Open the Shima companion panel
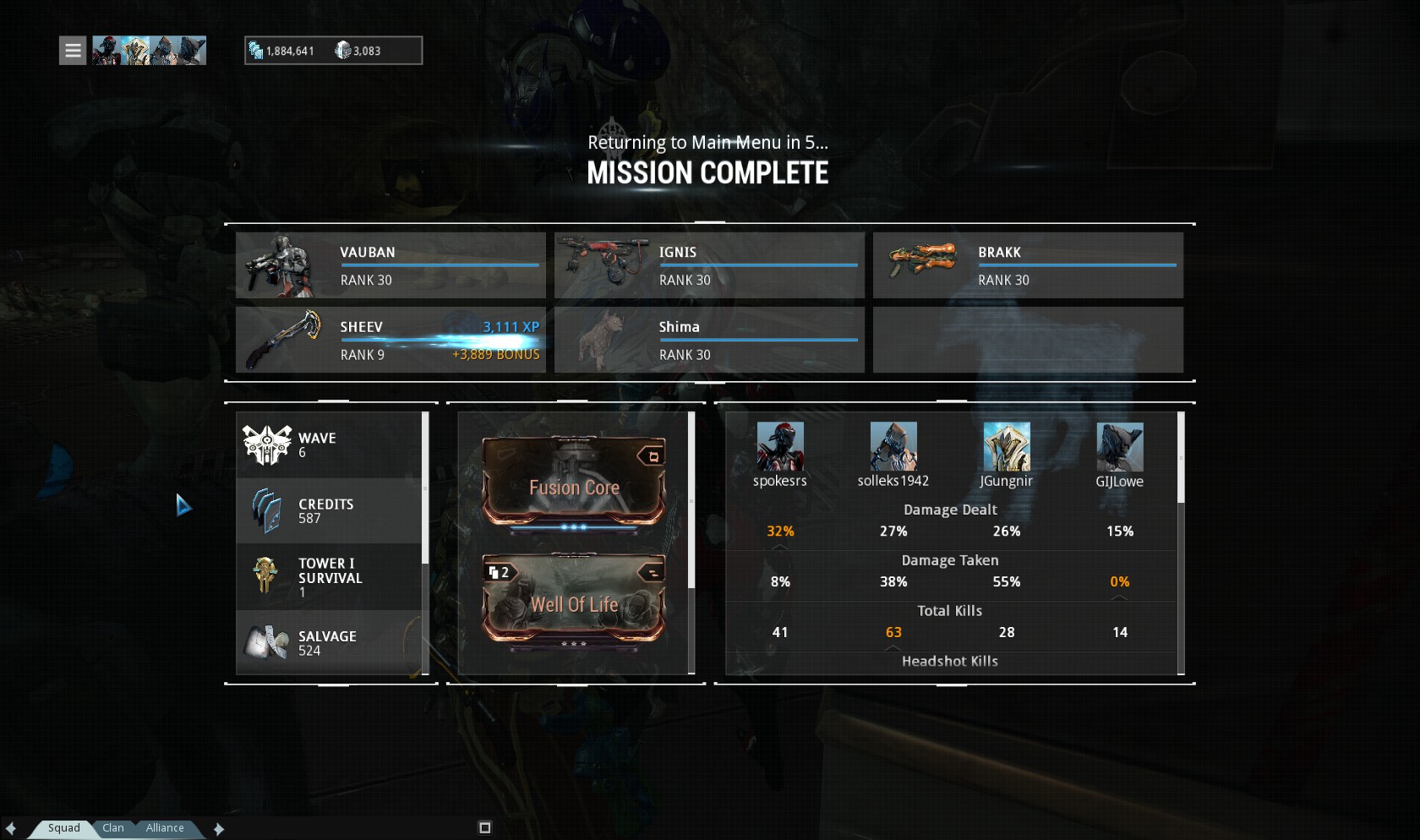Screen dimensions: 1420x840 pyautogui.click(x=709, y=340)
